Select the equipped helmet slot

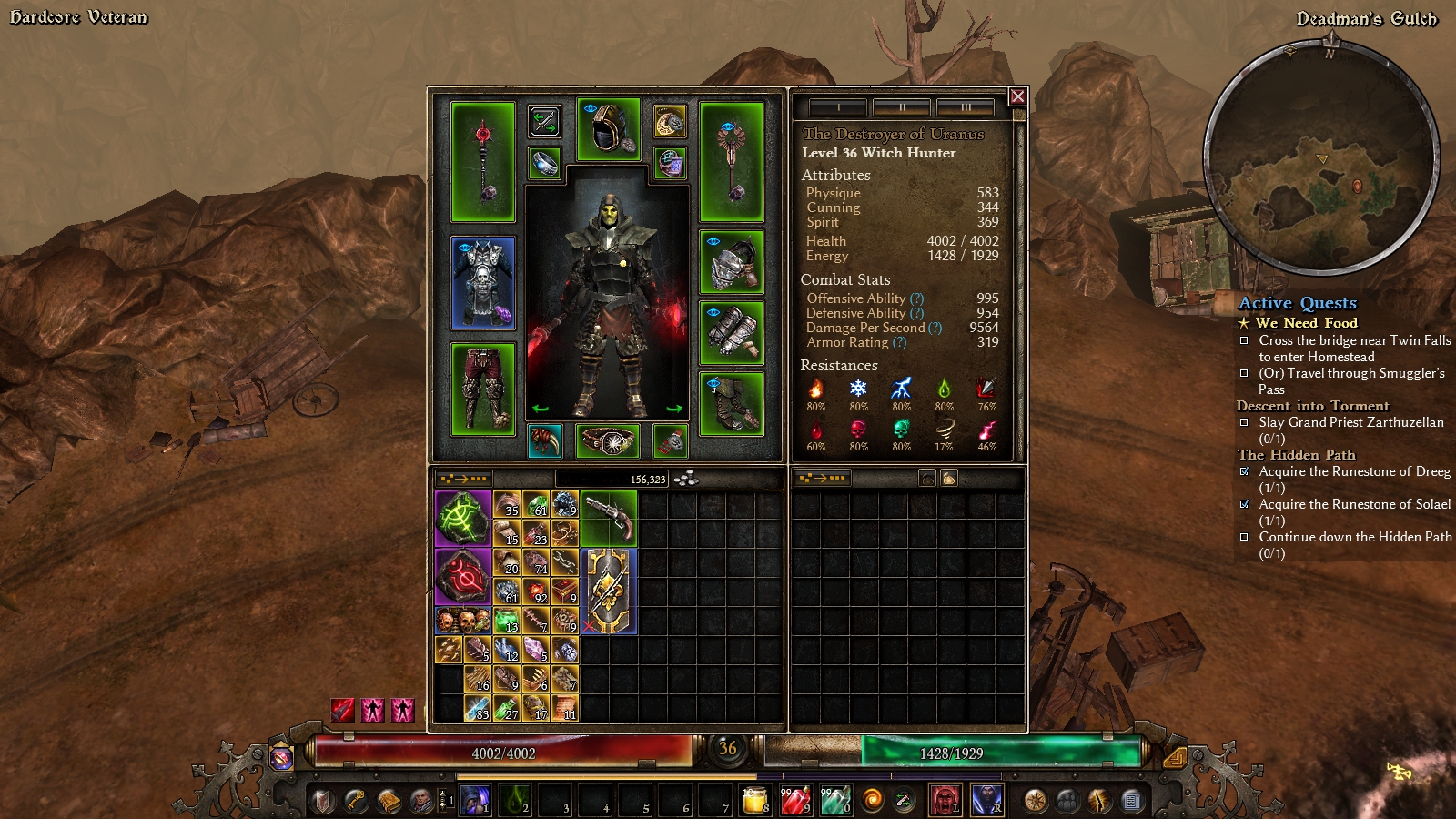[x=608, y=130]
